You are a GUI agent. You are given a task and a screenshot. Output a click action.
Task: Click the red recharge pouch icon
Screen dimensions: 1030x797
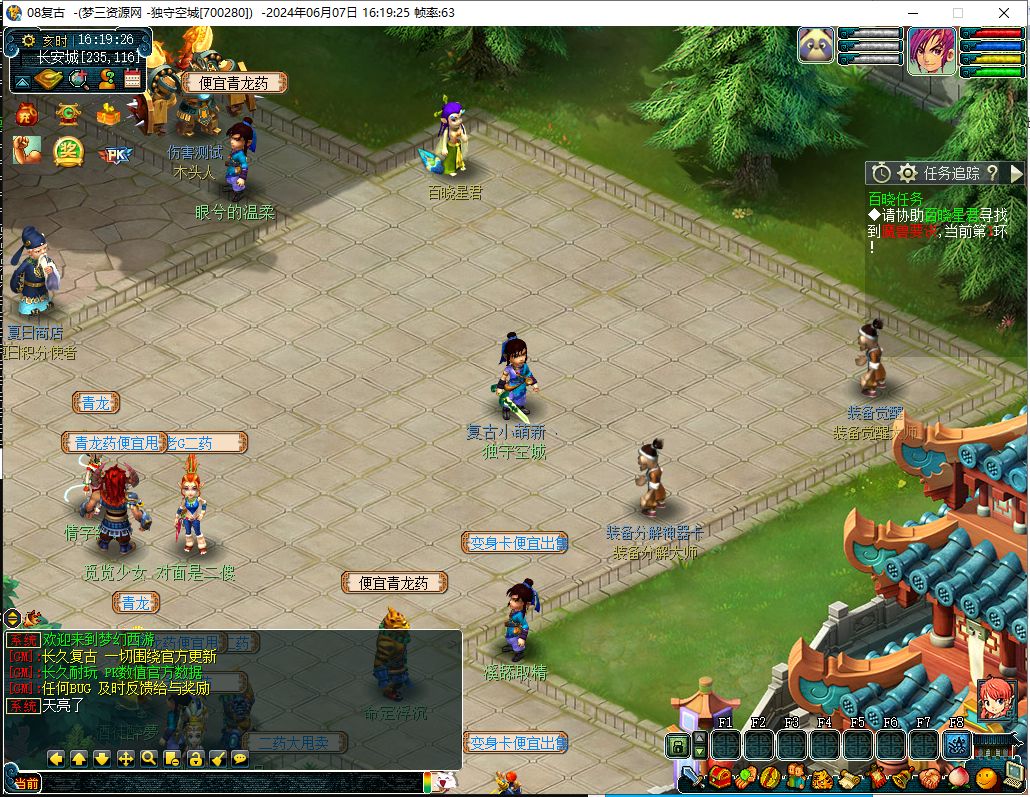tap(27, 114)
